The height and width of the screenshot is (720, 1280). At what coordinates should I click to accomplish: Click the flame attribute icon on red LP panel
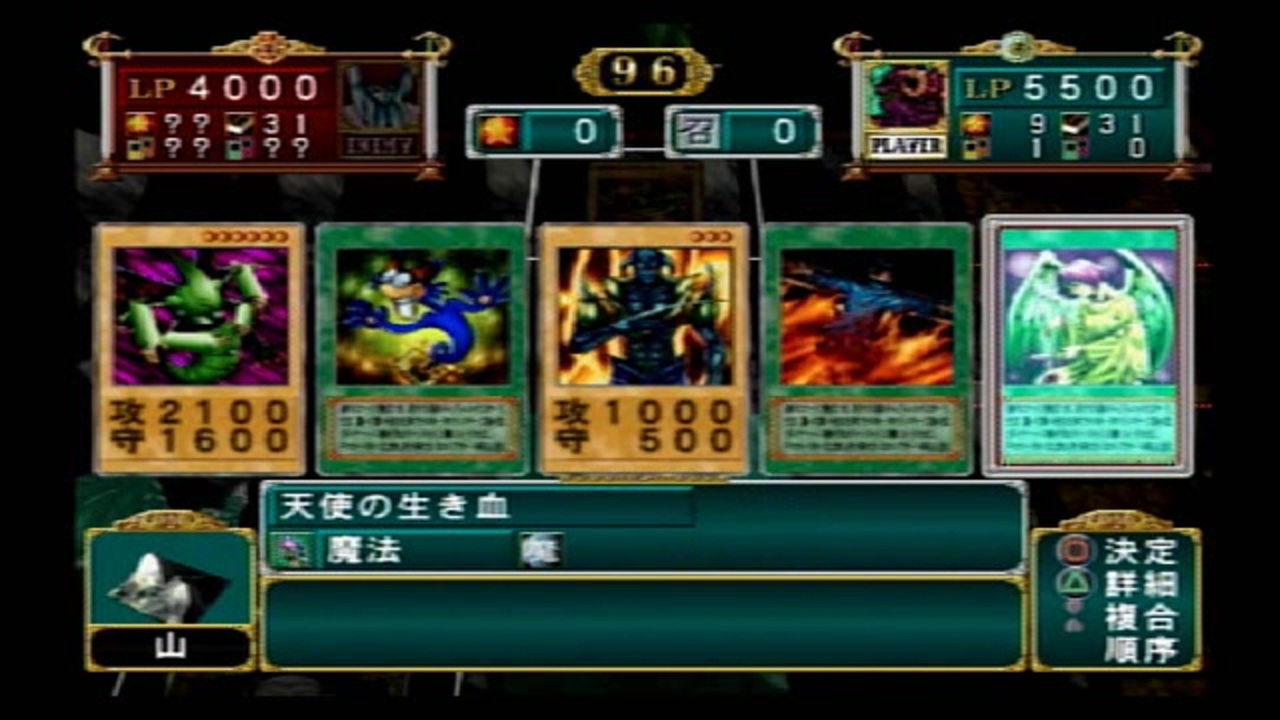(138, 122)
